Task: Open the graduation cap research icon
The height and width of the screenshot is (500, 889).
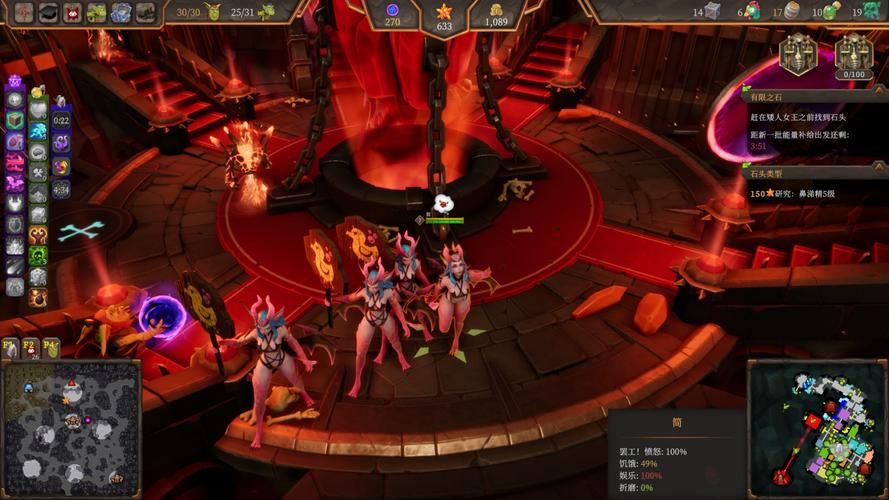Action: coord(48,12)
